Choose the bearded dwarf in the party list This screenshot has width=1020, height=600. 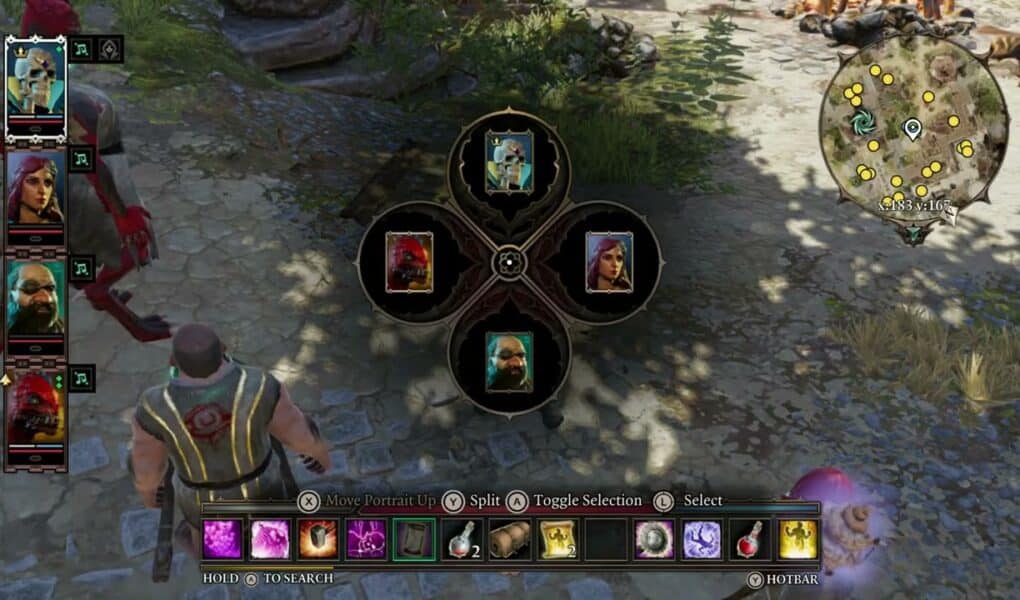coord(37,297)
